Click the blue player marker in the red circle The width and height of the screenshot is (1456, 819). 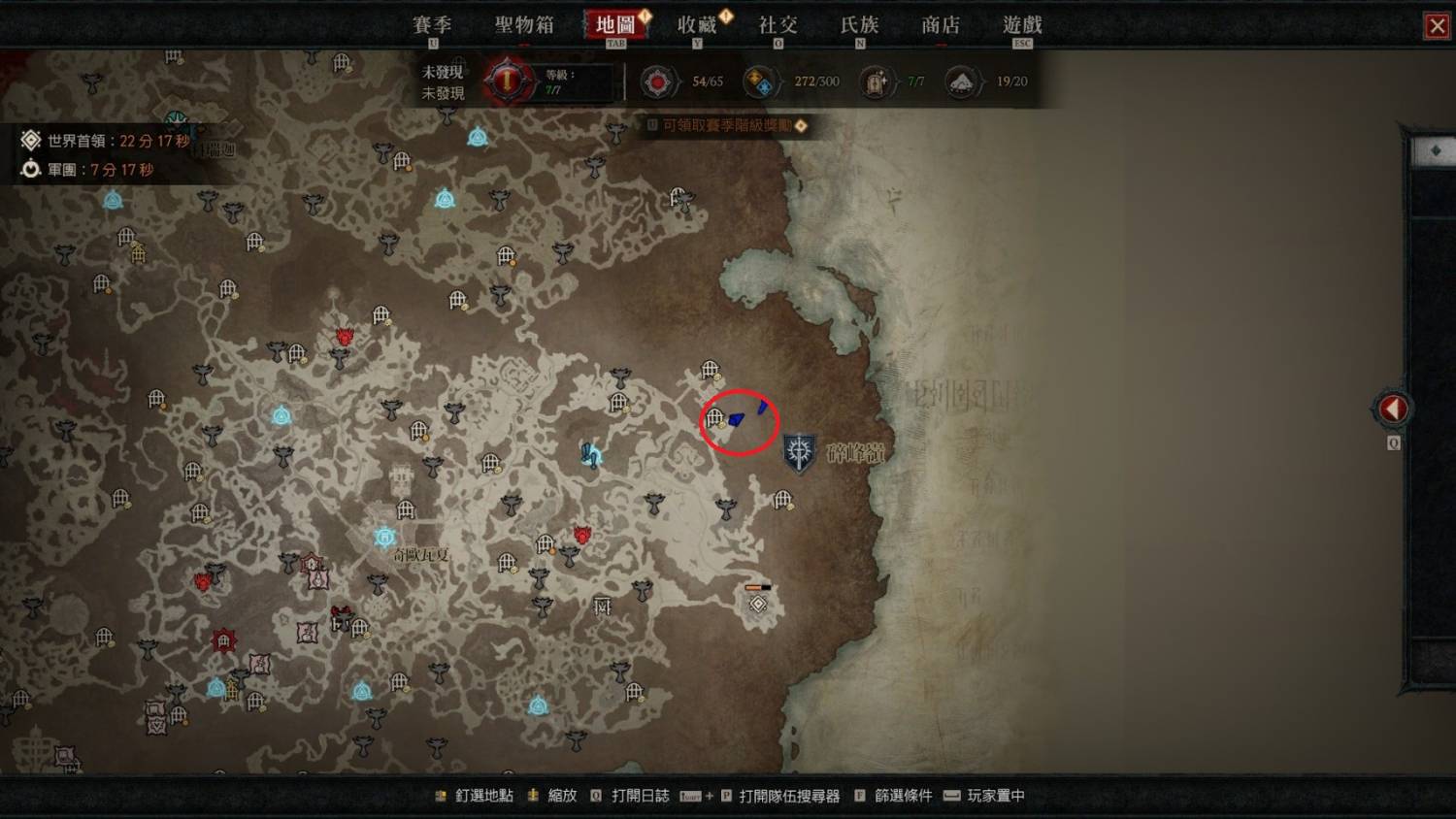coord(737,419)
